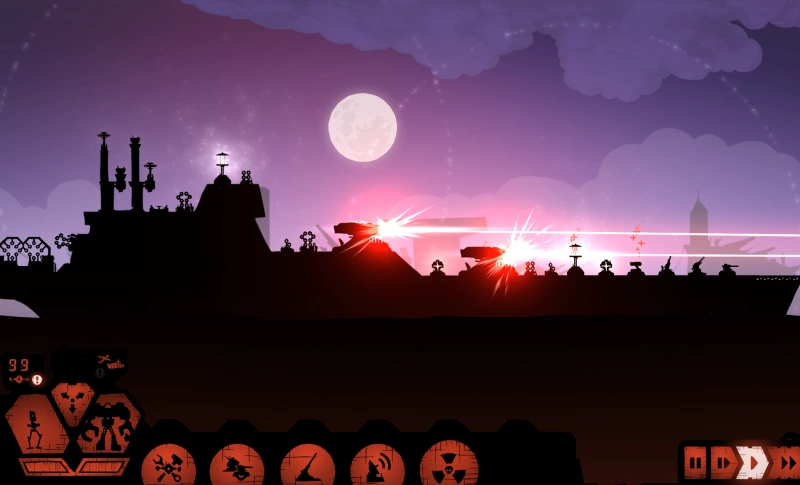The width and height of the screenshot is (800, 485).
Task: Open the radar dish build button
Action: [377, 466]
